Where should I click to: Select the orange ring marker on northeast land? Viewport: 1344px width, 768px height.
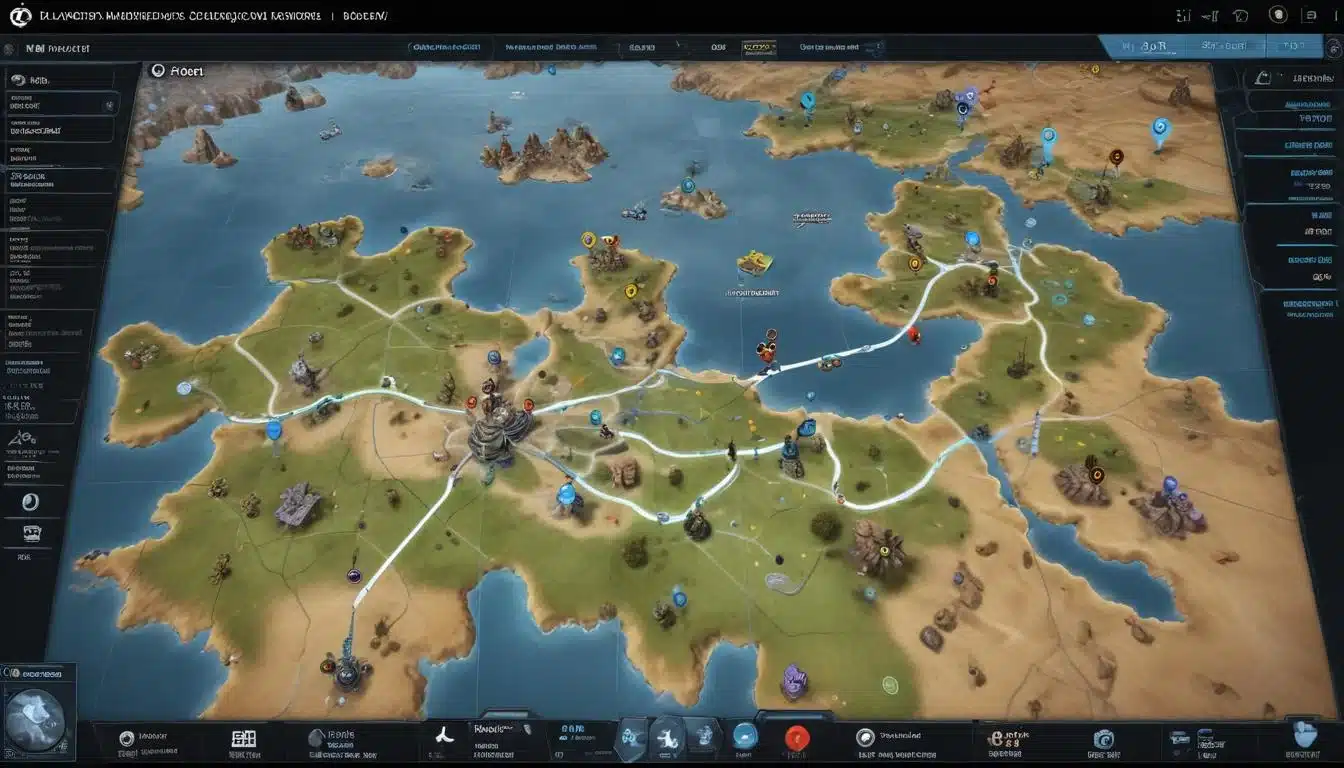point(1116,157)
